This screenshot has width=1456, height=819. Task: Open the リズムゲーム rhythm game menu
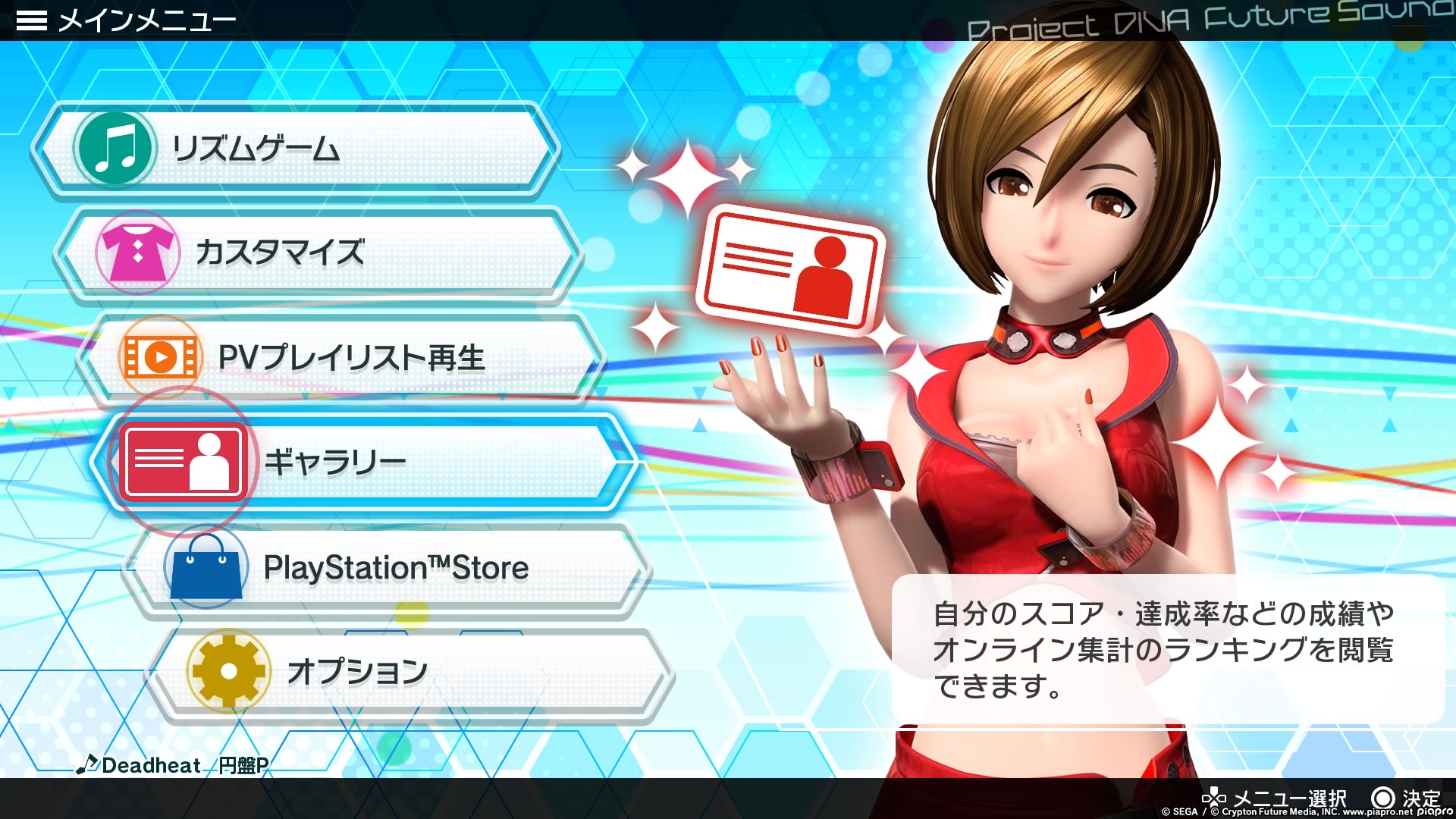(x=296, y=149)
